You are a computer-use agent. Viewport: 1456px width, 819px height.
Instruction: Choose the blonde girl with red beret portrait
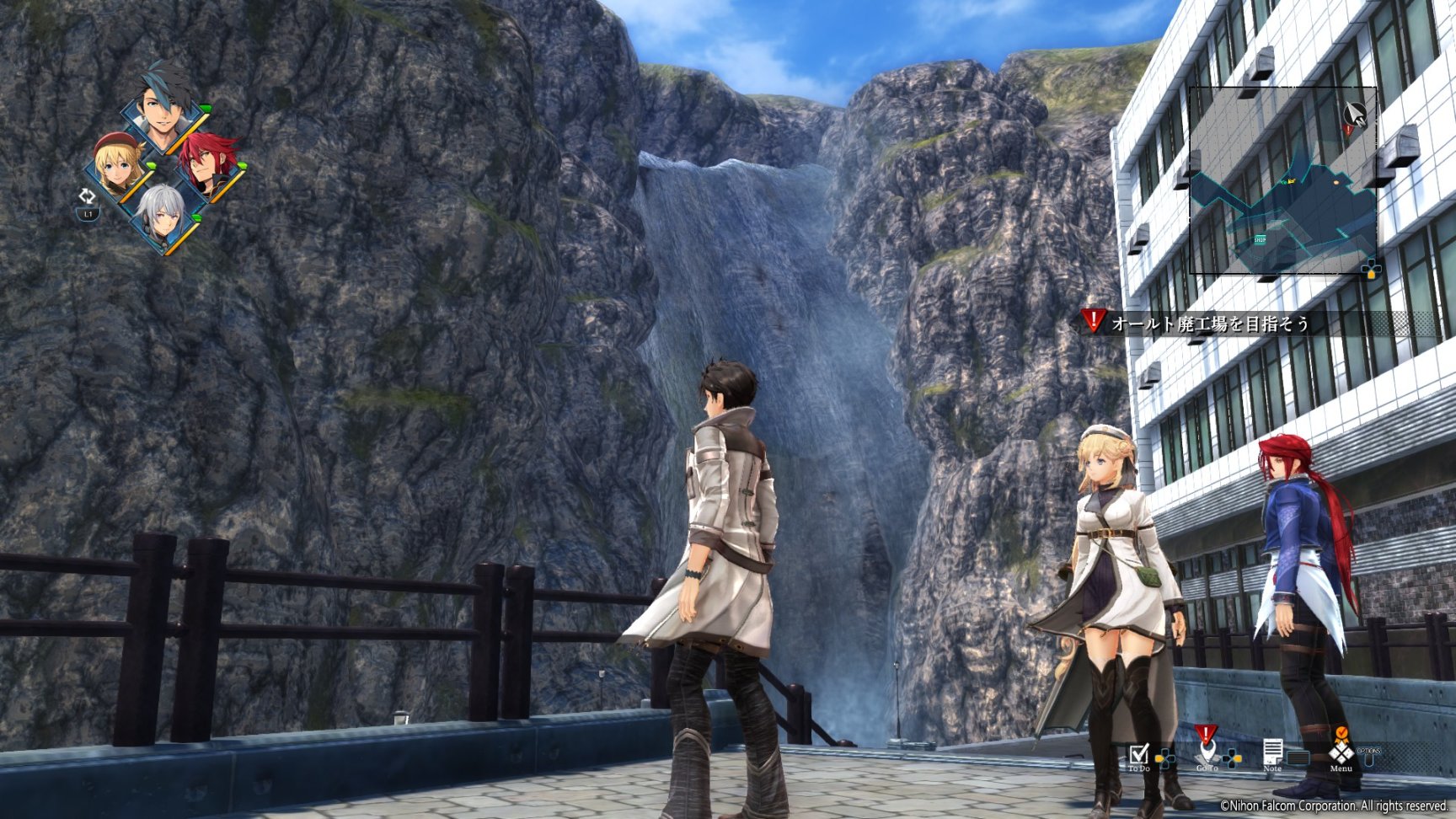point(118,166)
